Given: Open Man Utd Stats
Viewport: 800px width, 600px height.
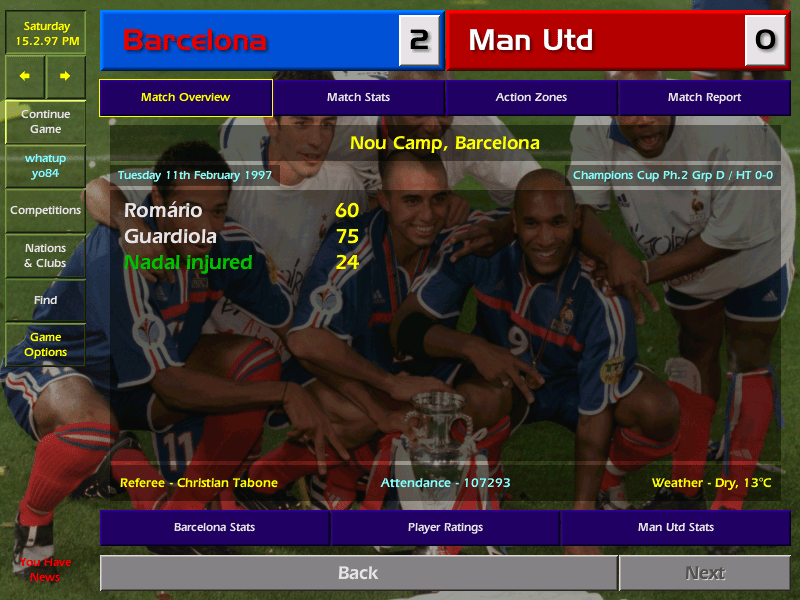Looking at the screenshot, I should click(x=675, y=527).
